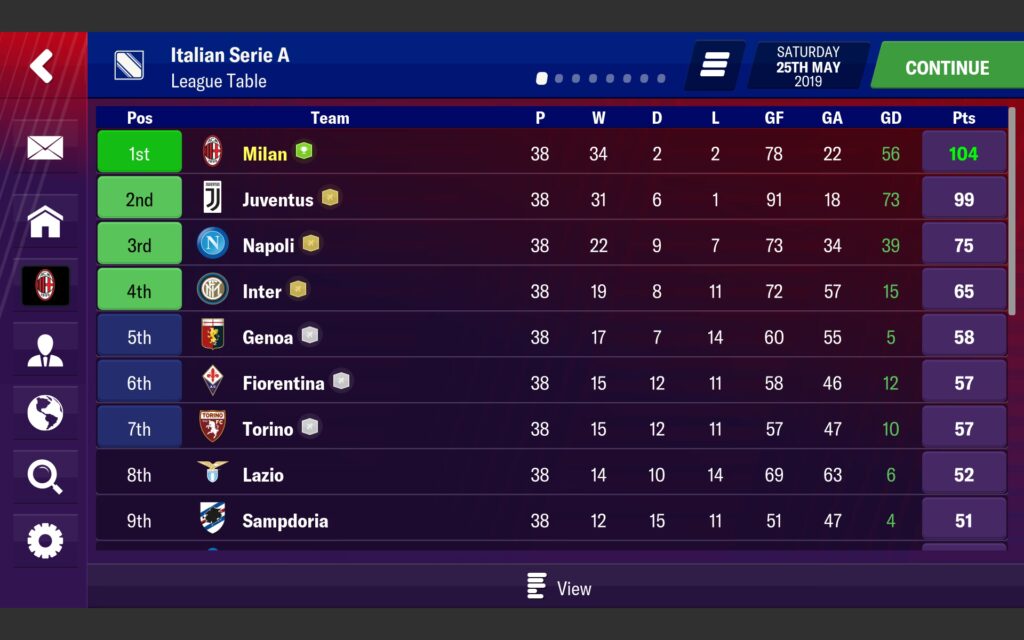This screenshot has width=1024, height=640.
Task: Open Fiorentina's team entry
Action: (x=283, y=384)
